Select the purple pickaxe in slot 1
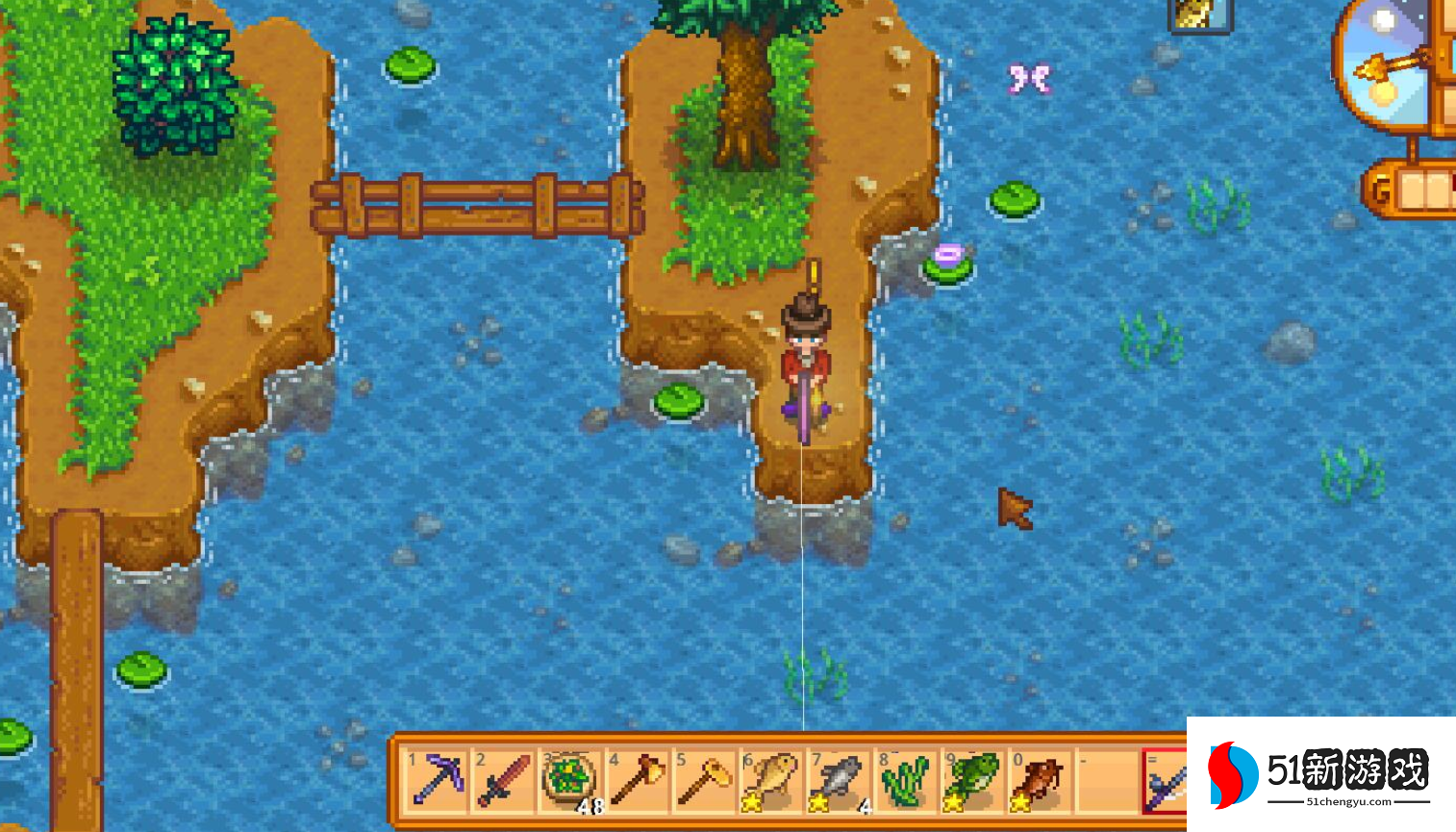Screen dimensions: 1456x832 [x=438, y=780]
